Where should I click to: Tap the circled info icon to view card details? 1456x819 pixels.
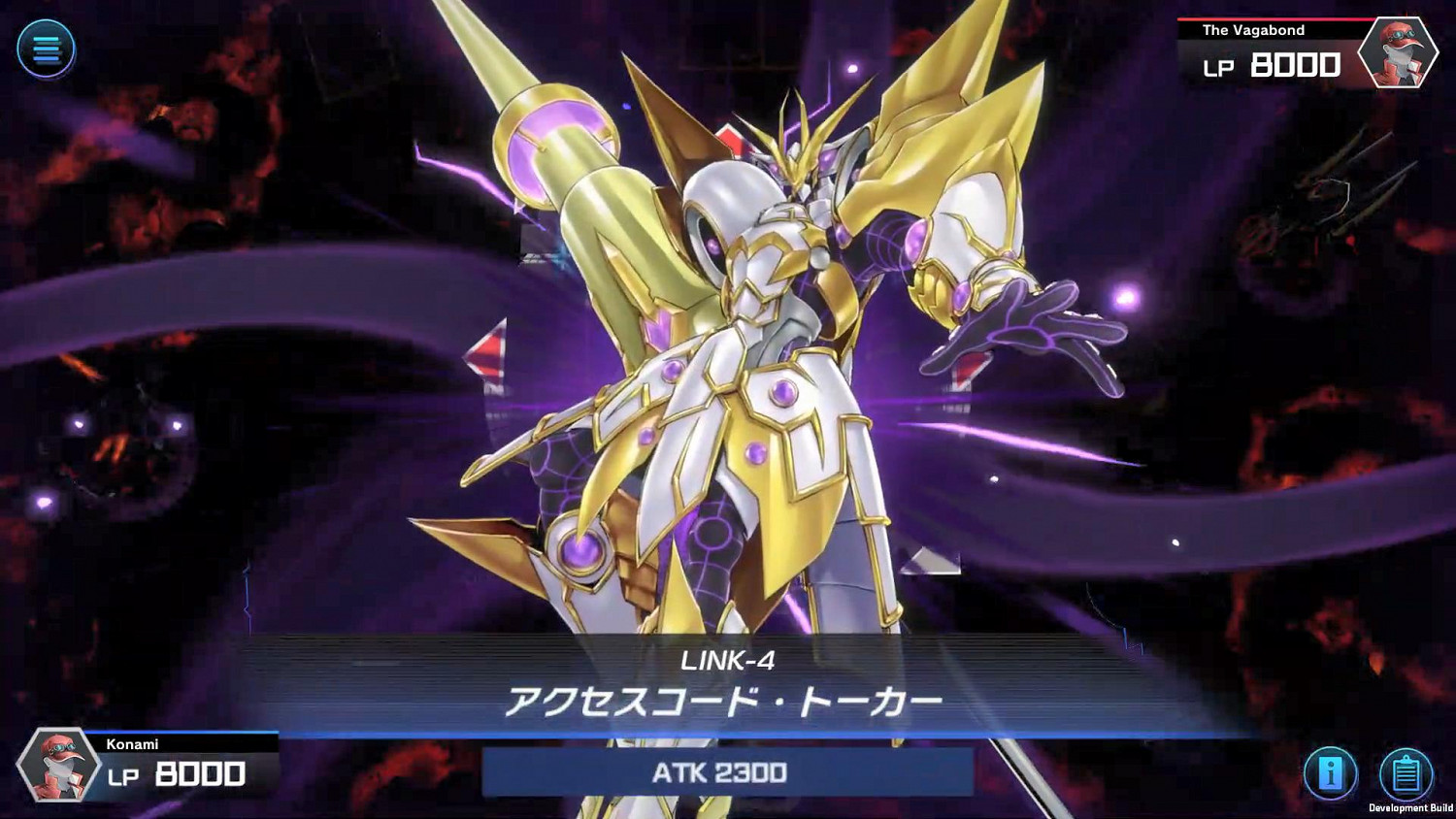1334,771
